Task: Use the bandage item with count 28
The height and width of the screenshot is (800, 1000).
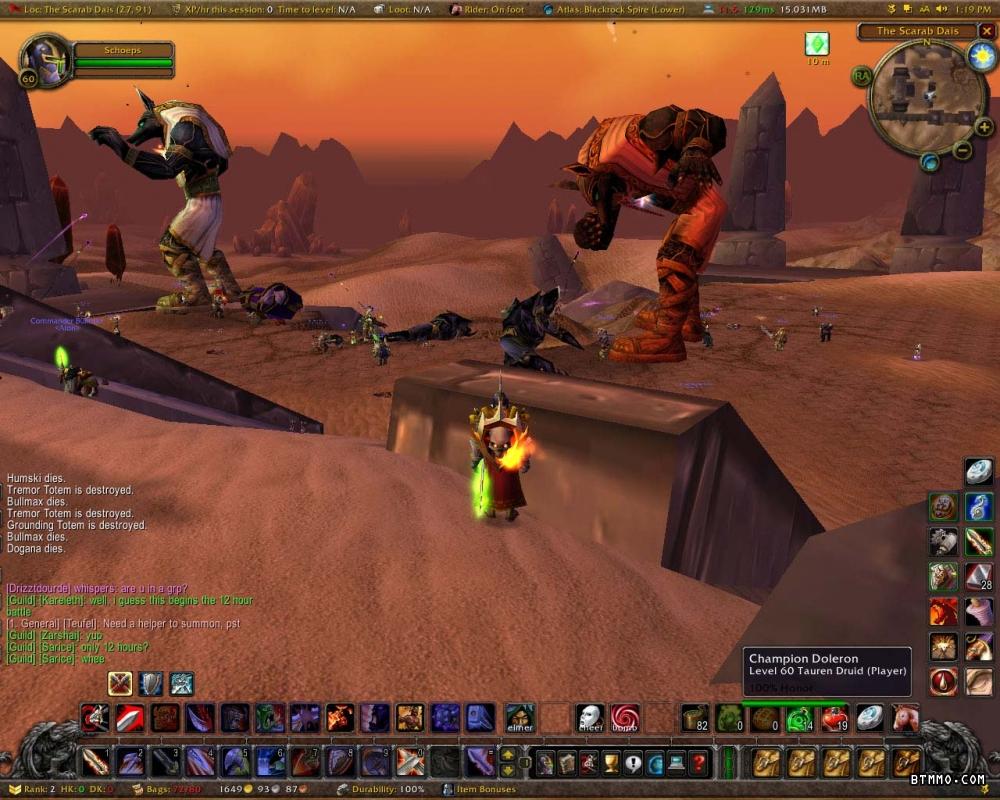Action: click(x=979, y=577)
